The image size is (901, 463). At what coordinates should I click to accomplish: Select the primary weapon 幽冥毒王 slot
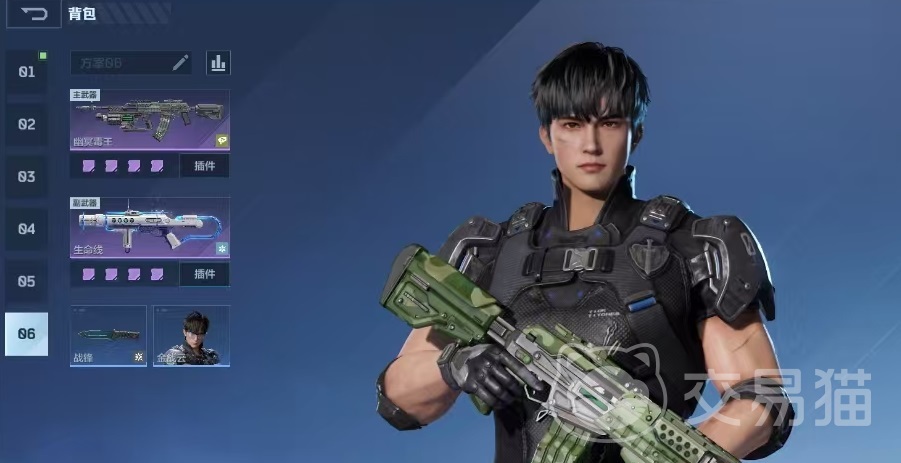point(149,120)
